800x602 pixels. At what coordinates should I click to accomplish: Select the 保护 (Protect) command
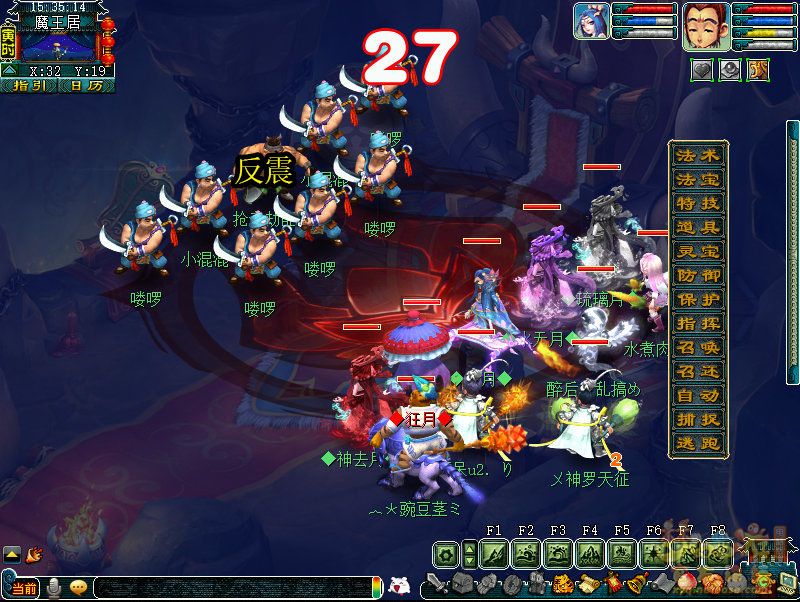coord(698,300)
